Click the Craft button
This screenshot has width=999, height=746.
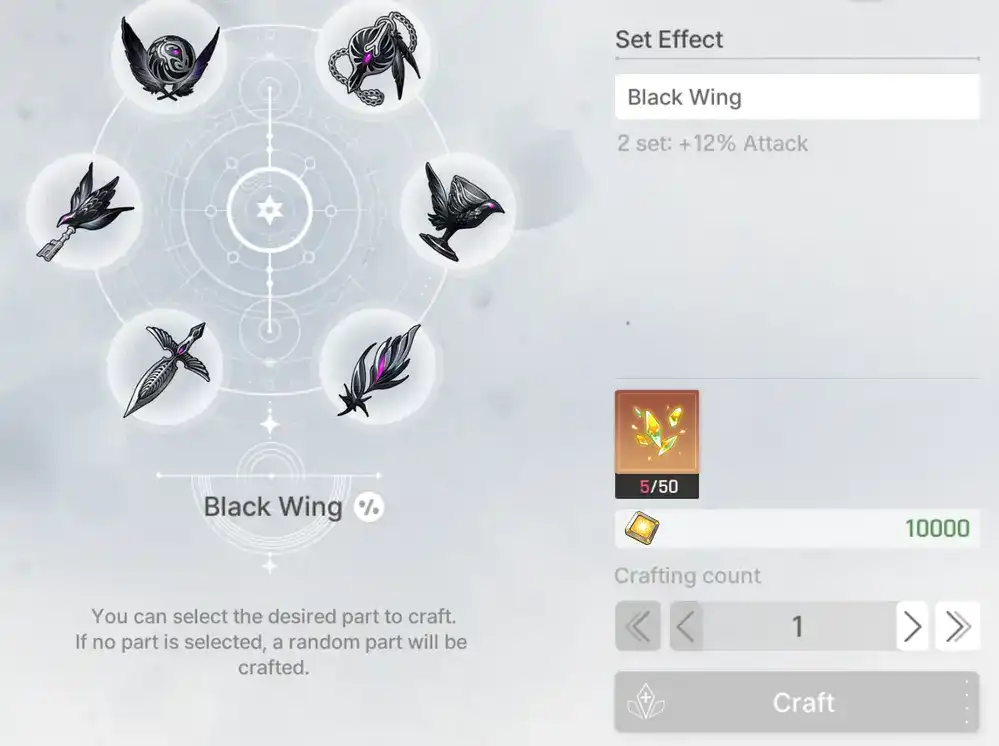[796, 702]
